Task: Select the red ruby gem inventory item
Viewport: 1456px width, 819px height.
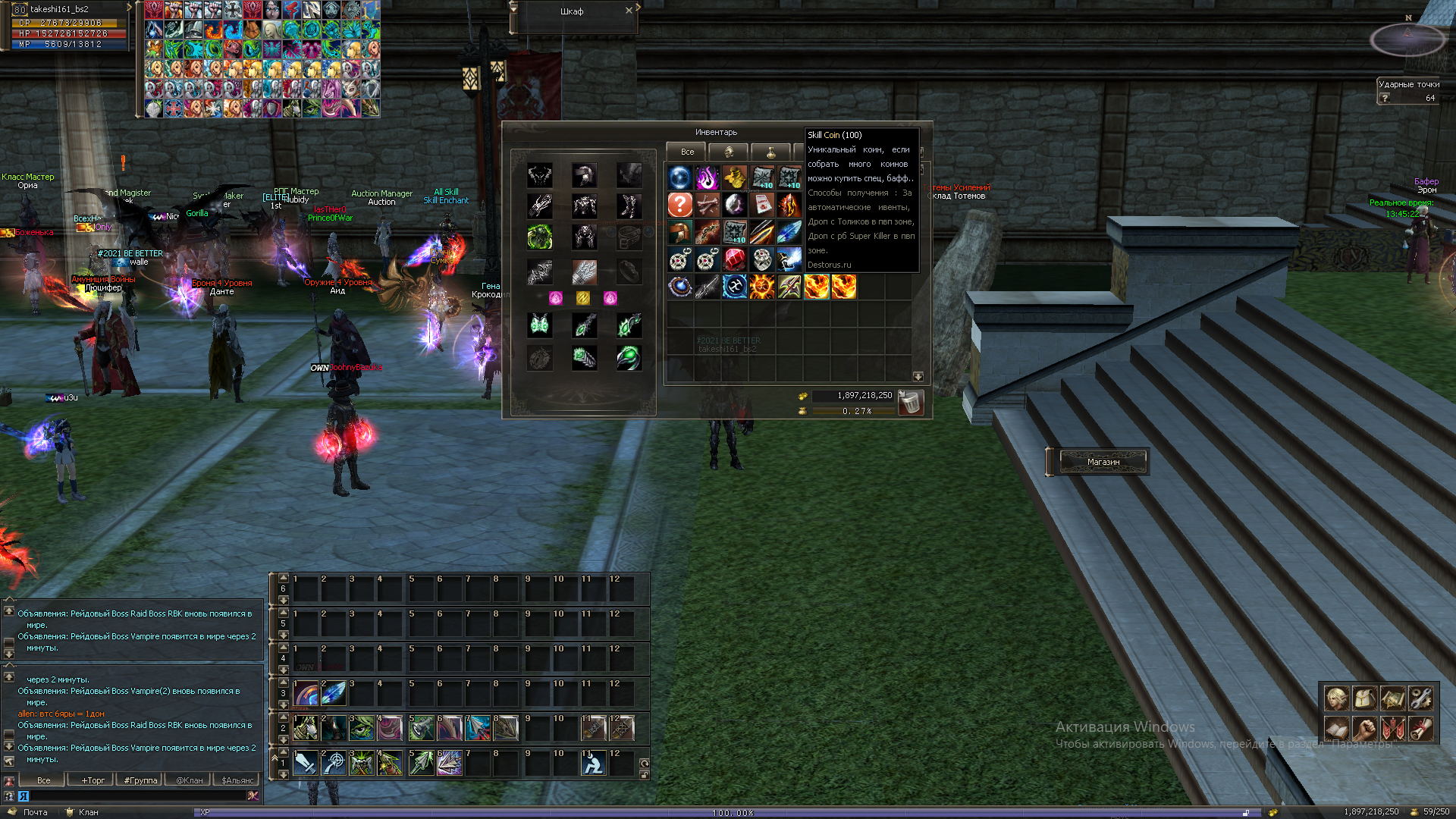Action: click(734, 259)
